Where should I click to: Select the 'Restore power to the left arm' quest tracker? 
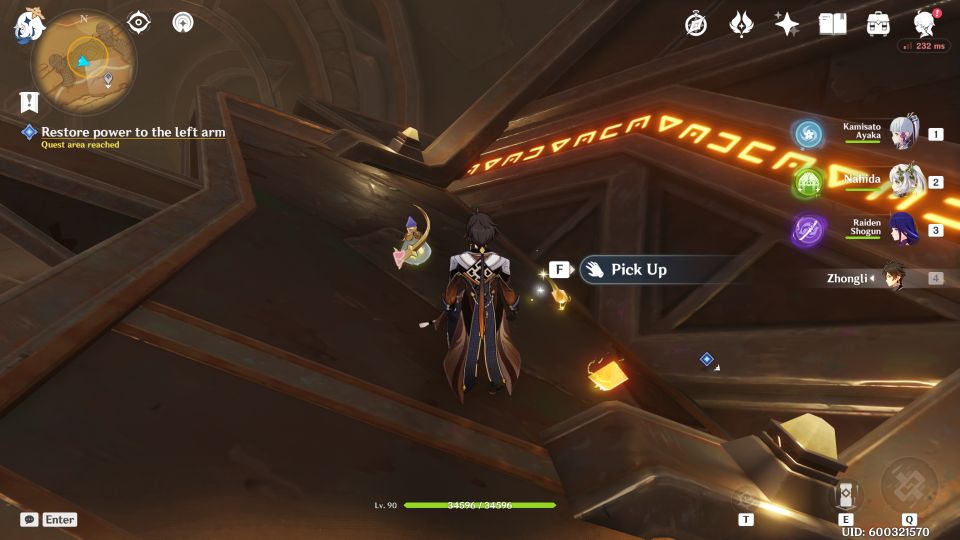coord(133,132)
